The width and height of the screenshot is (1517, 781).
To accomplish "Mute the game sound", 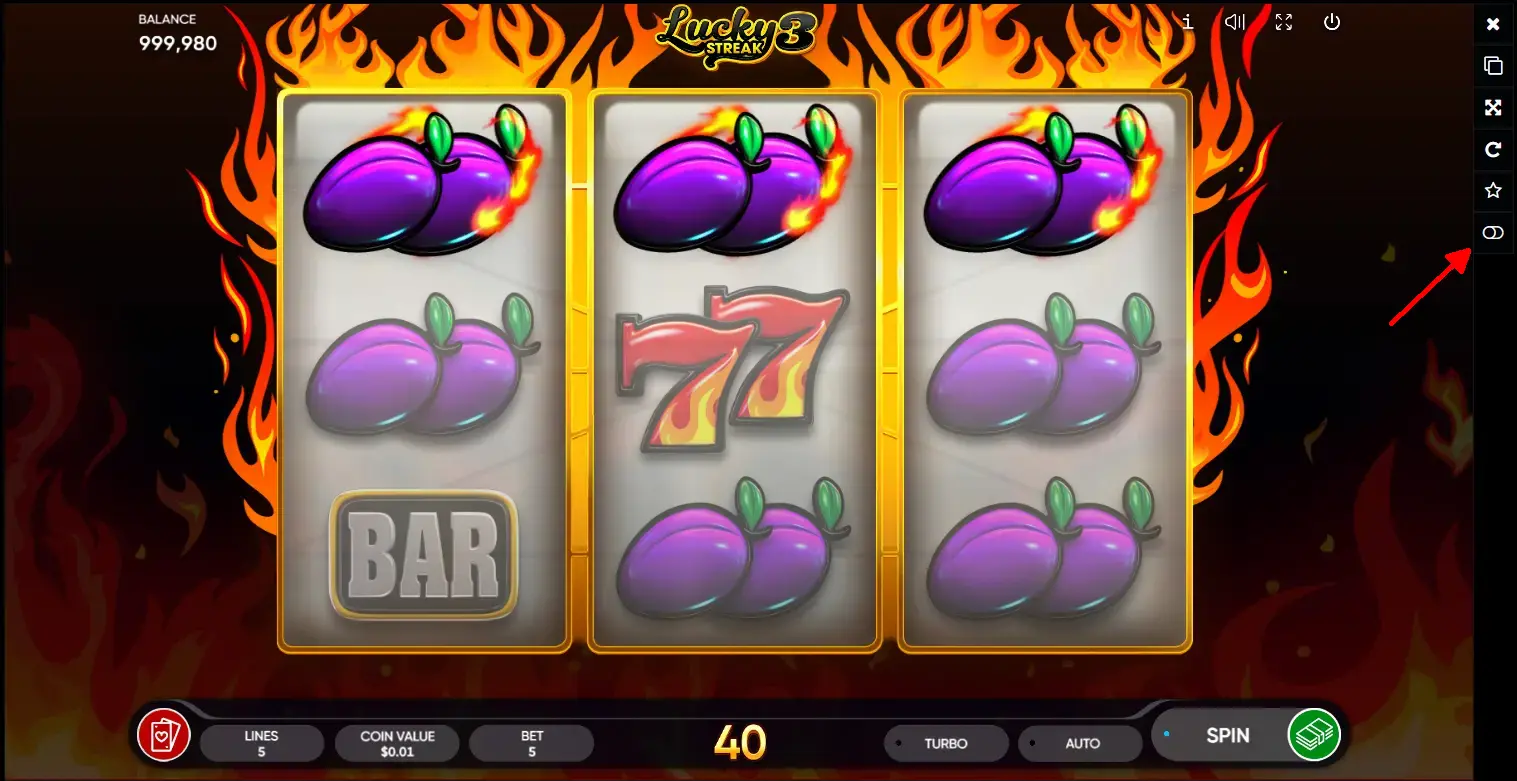I will point(1235,22).
